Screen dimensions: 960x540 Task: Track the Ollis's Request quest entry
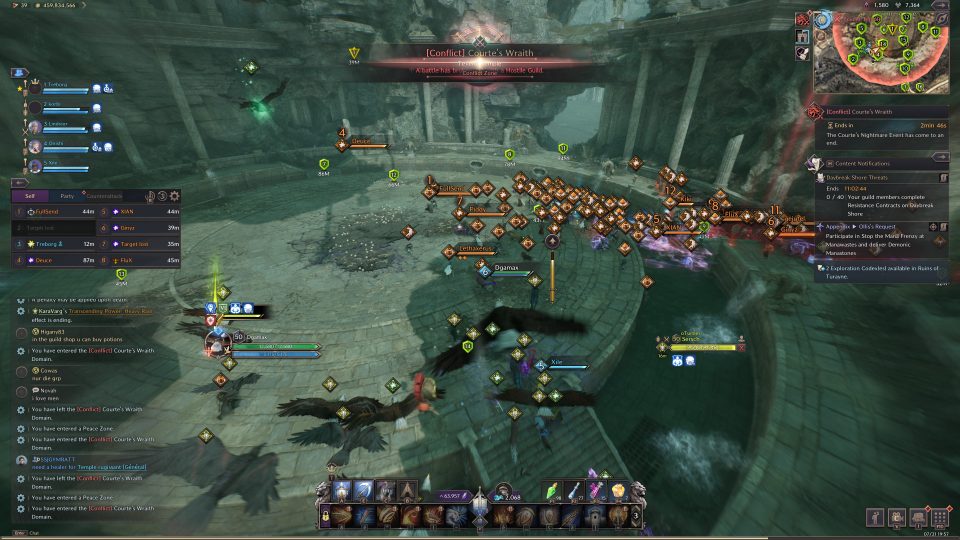point(880,227)
